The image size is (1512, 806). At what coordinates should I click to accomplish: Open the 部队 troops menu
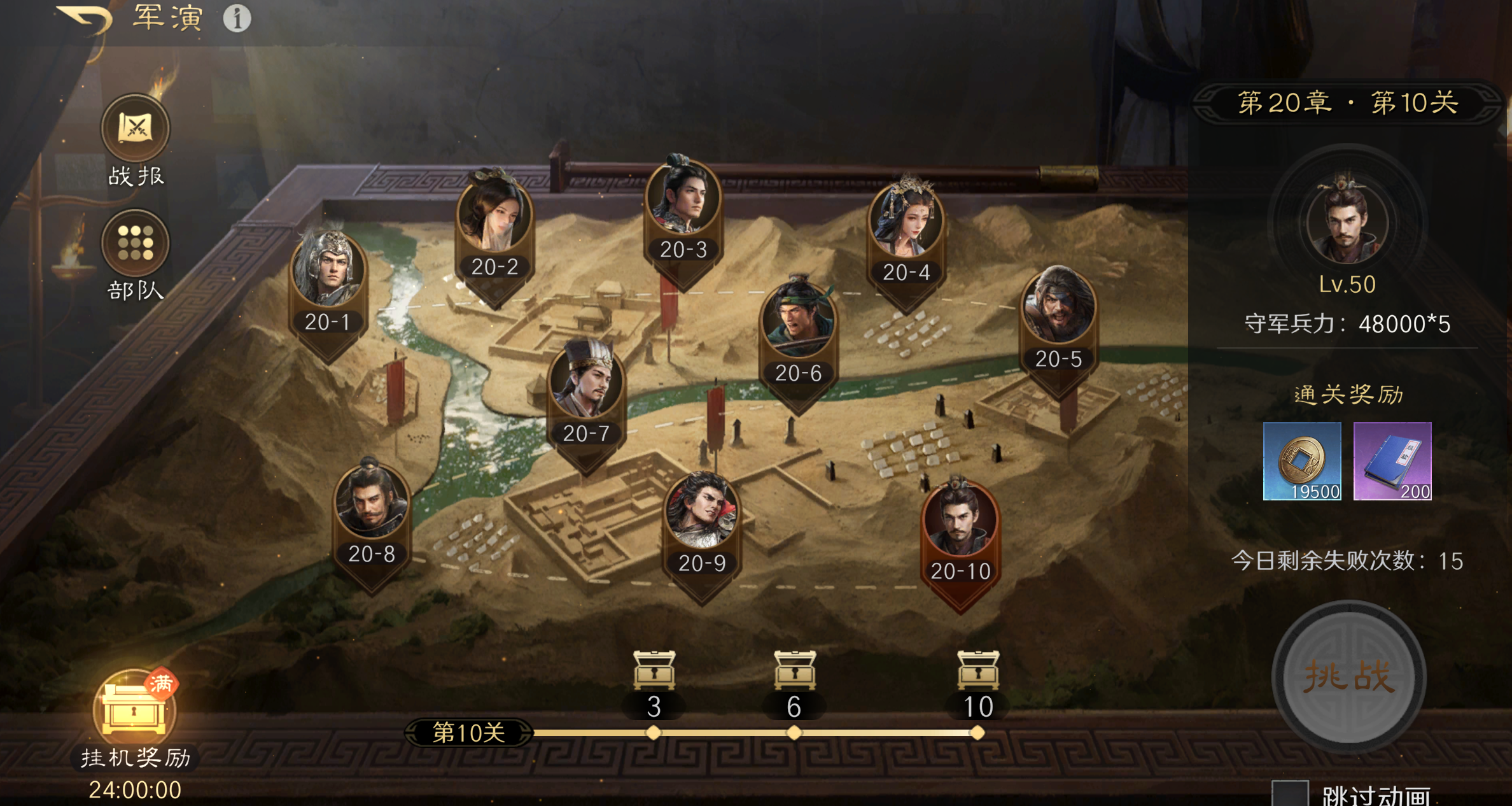(x=136, y=244)
